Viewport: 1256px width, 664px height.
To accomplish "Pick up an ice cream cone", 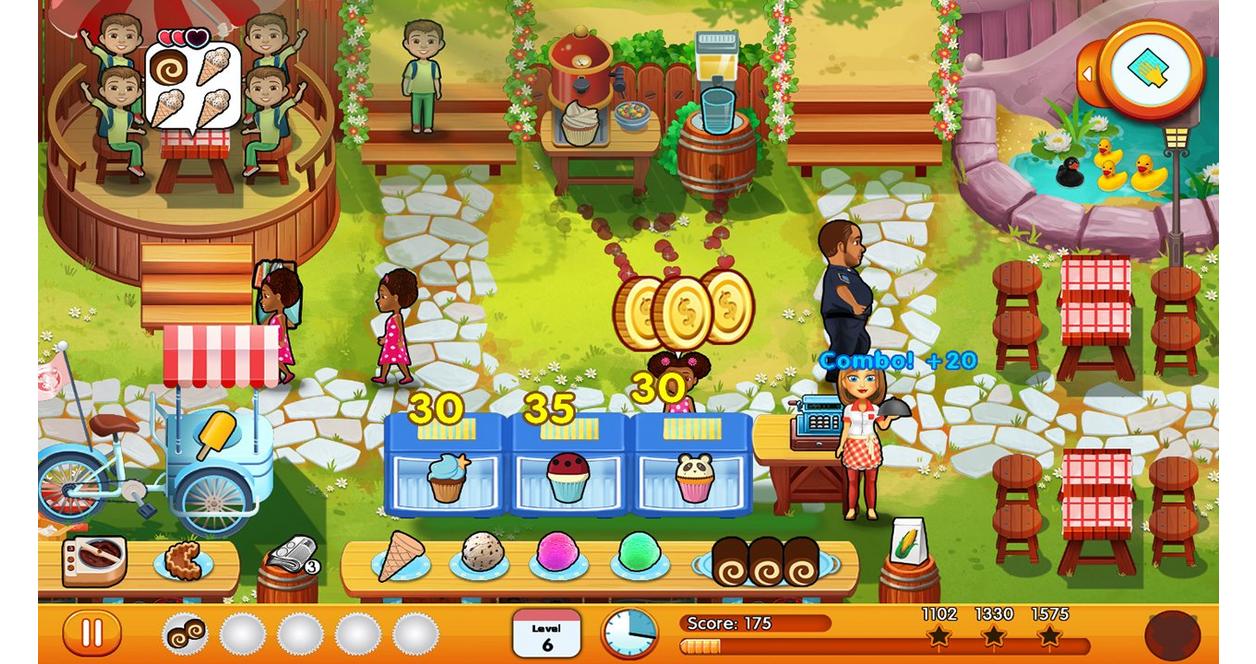I will pyautogui.click(x=400, y=555).
